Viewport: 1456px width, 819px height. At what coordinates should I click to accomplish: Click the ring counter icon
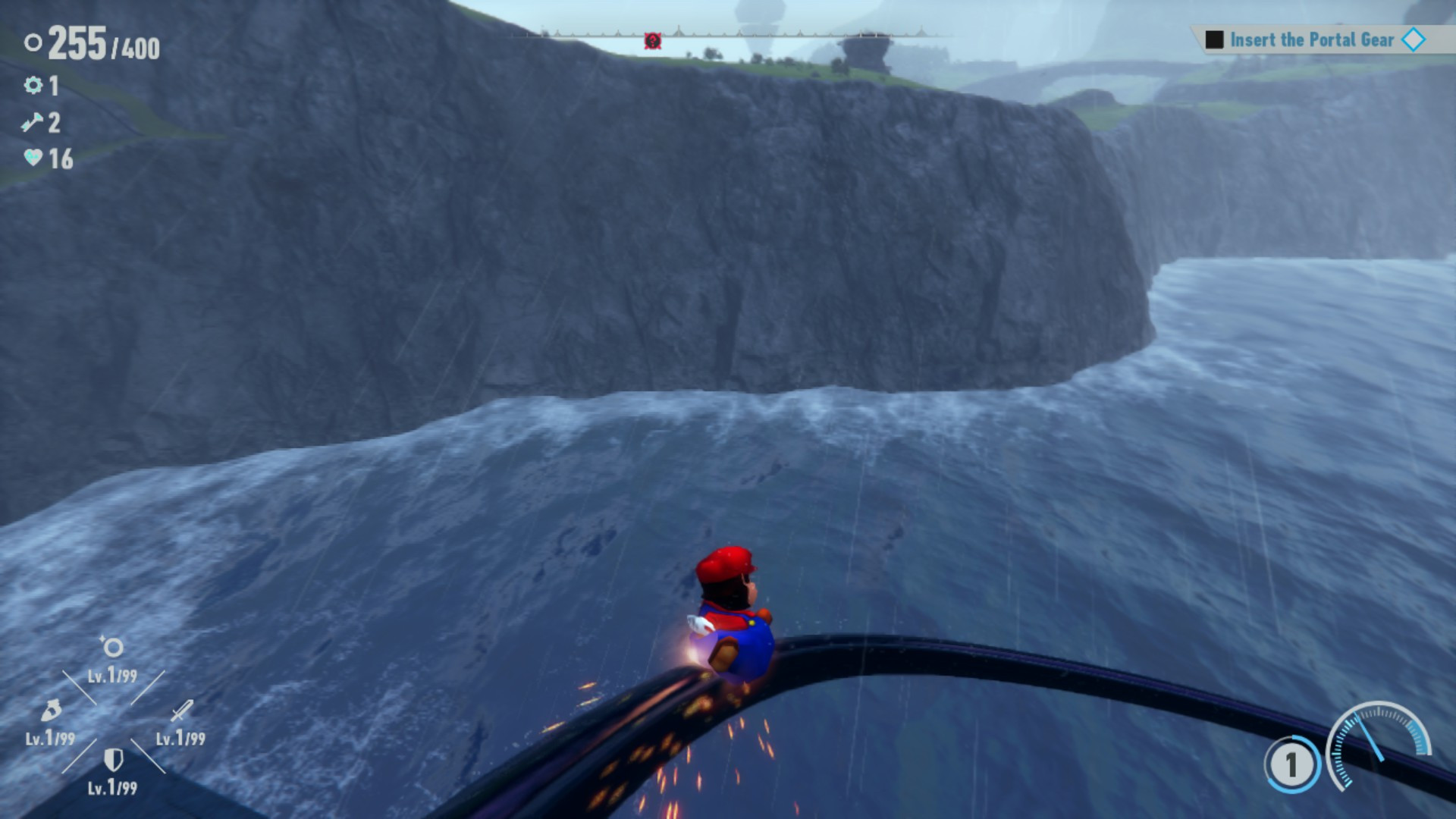click(x=32, y=43)
